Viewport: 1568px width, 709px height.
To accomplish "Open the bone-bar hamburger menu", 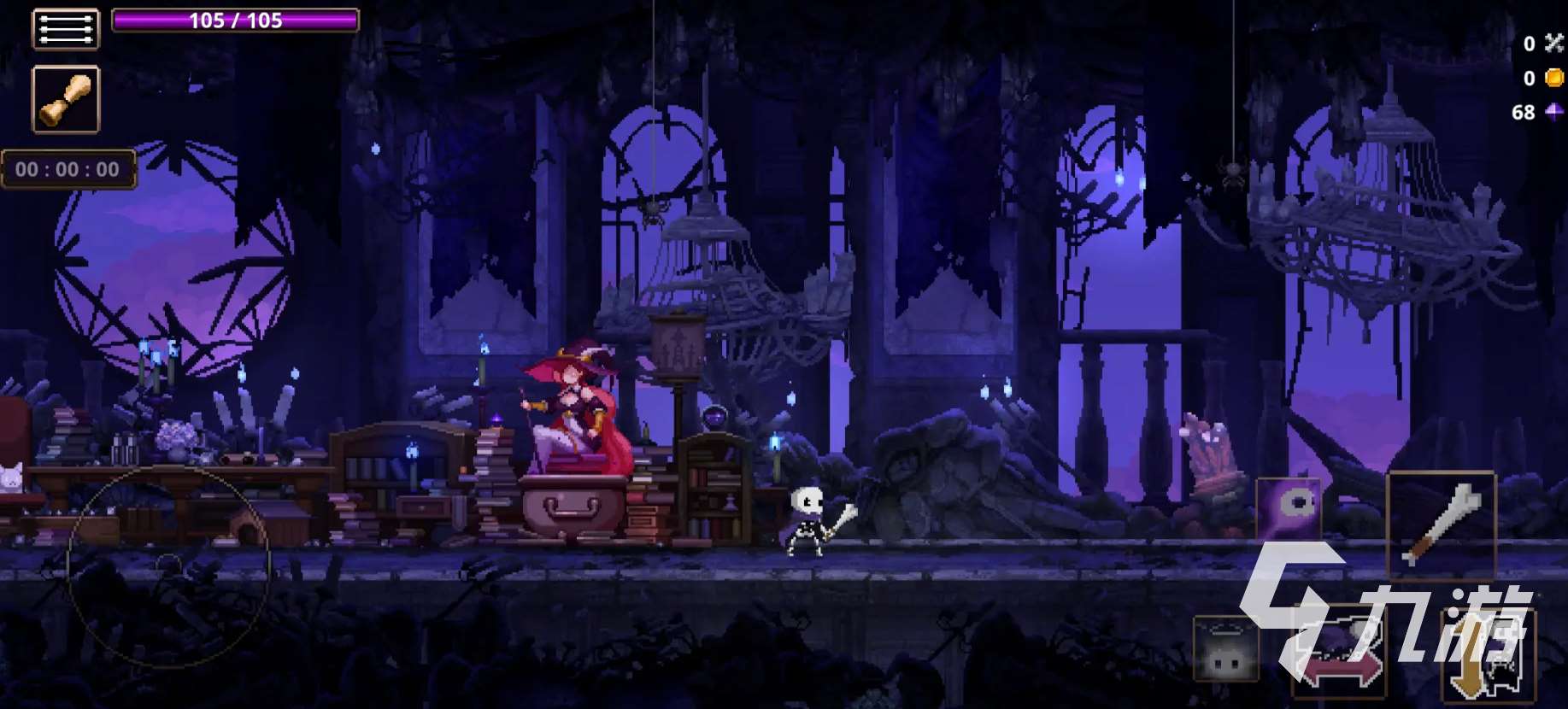I will click(x=66, y=28).
